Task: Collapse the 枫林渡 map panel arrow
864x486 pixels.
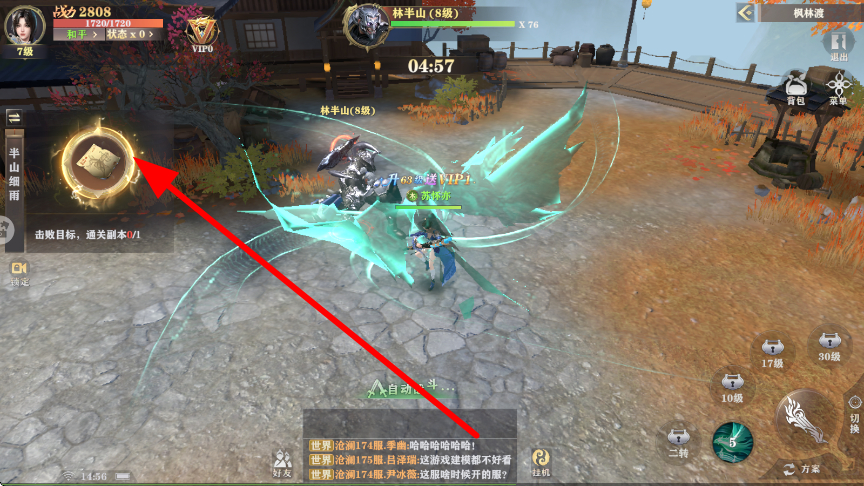Action: [745, 12]
